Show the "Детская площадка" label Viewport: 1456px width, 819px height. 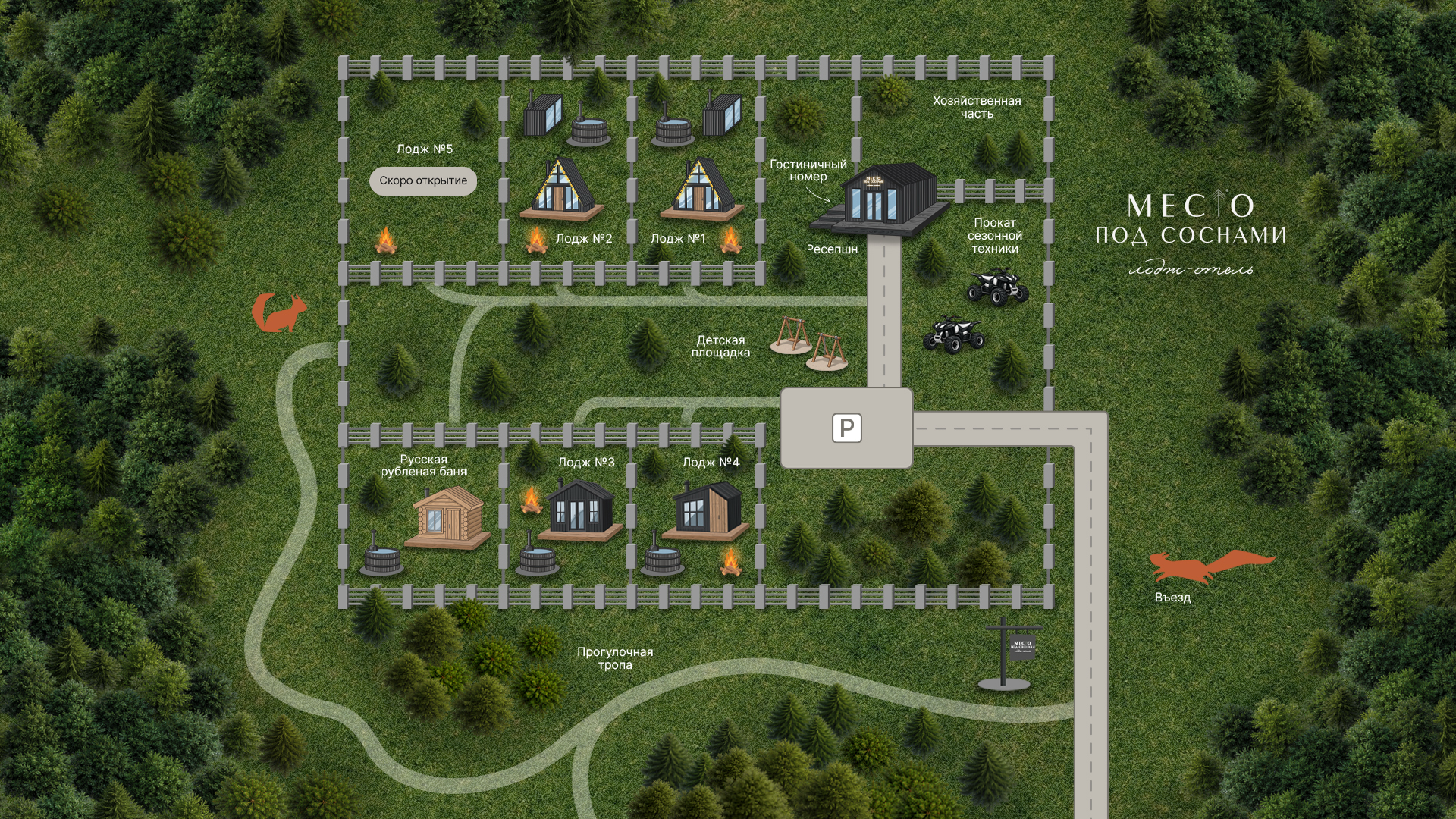[x=720, y=347]
